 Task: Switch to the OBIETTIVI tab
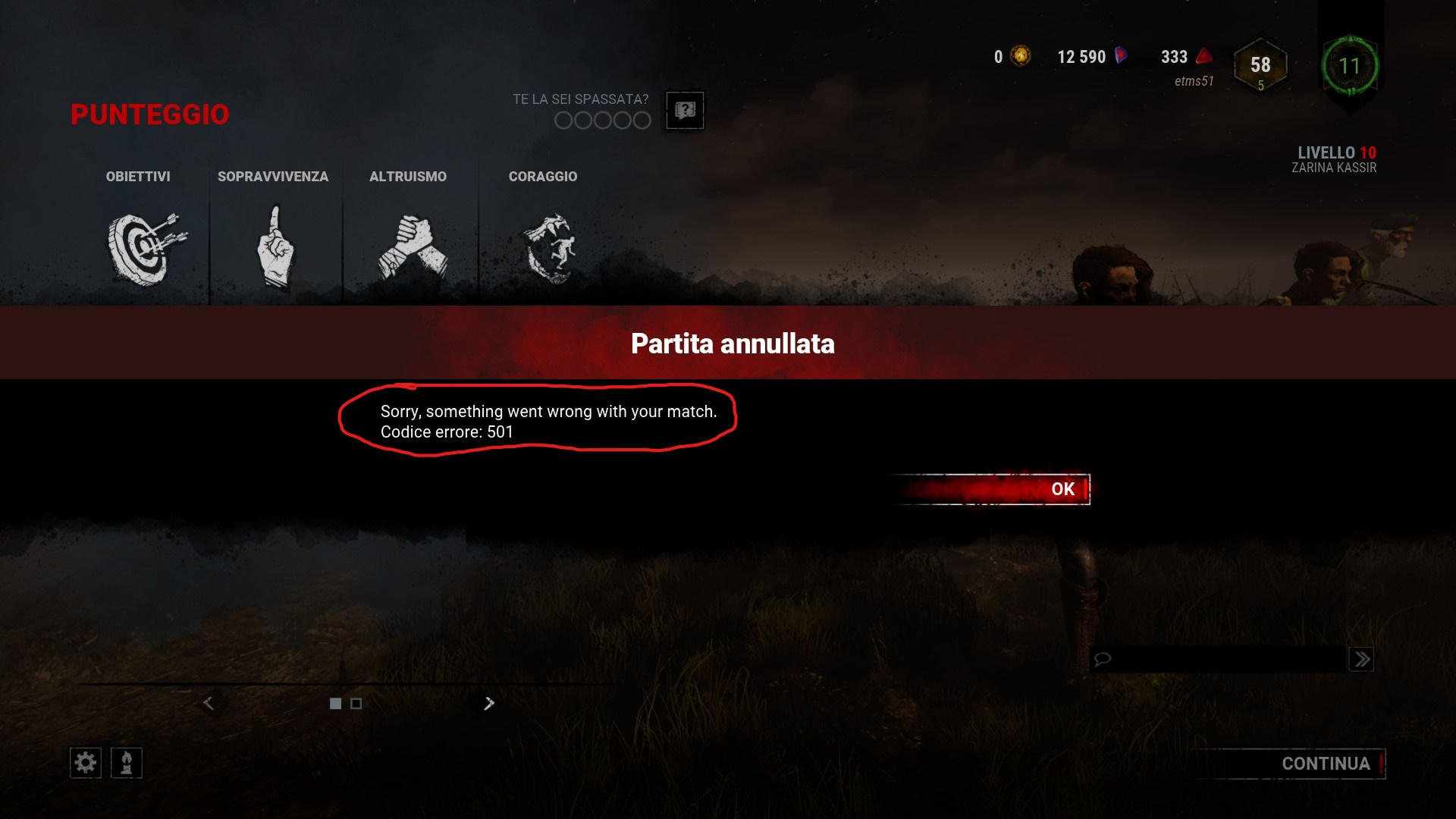138,176
